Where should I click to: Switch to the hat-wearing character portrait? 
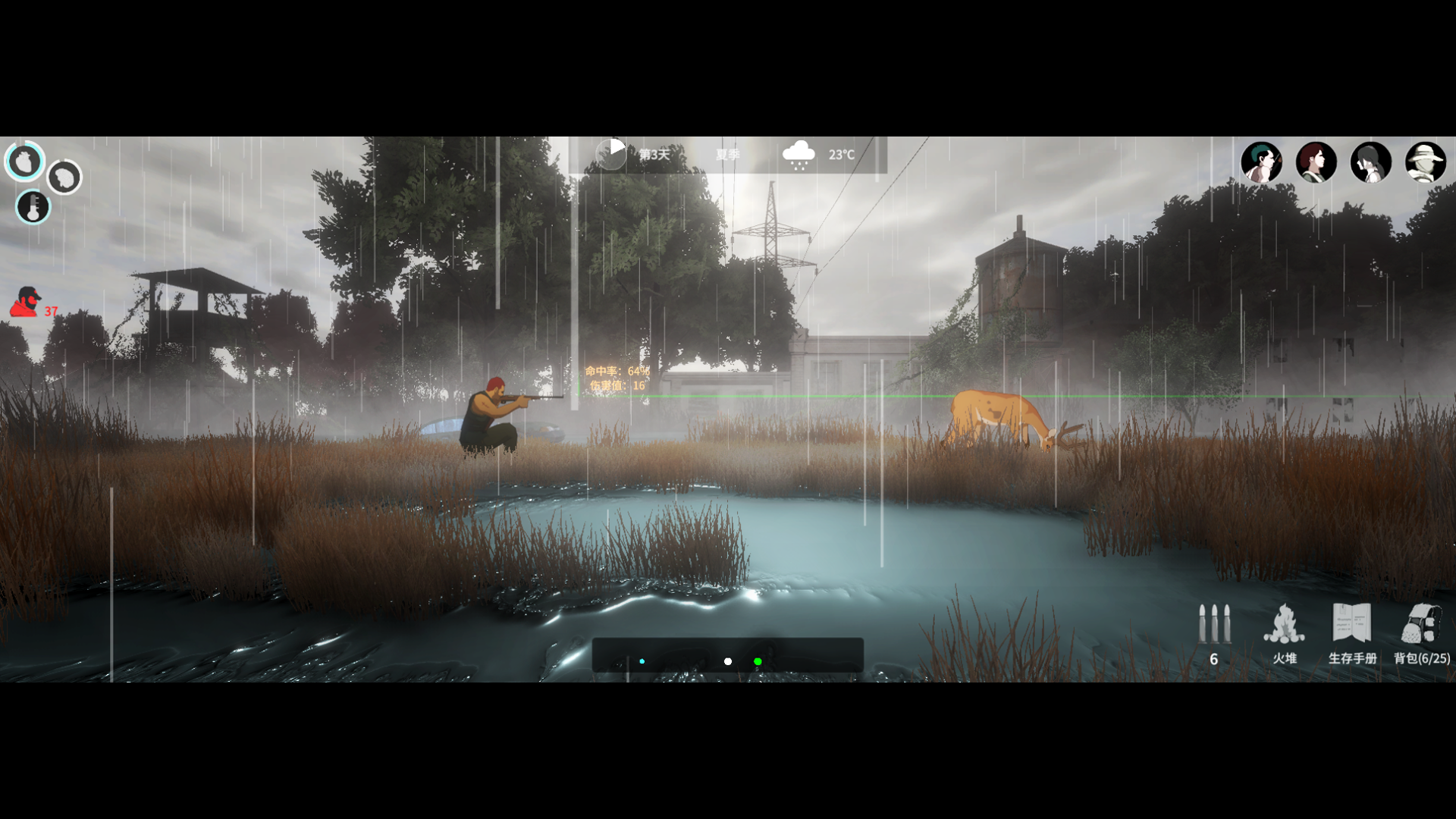click(x=1425, y=162)
